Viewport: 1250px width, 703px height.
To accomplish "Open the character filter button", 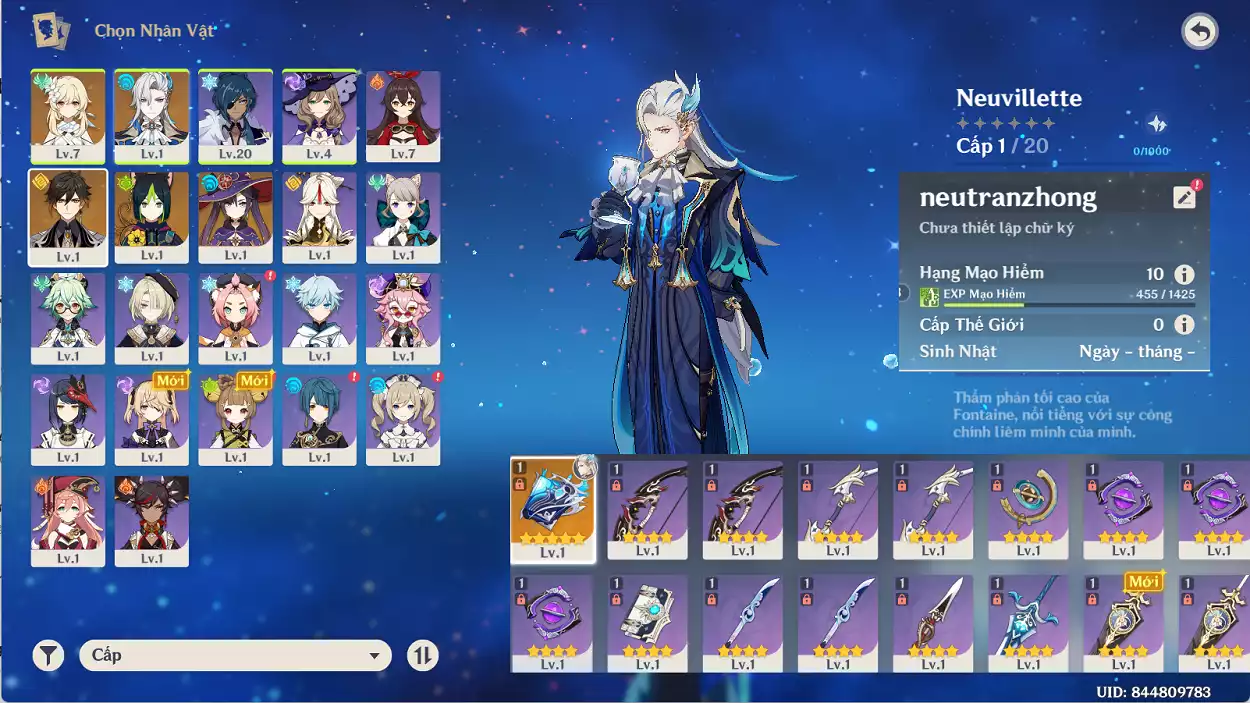I will pos(48,656).
